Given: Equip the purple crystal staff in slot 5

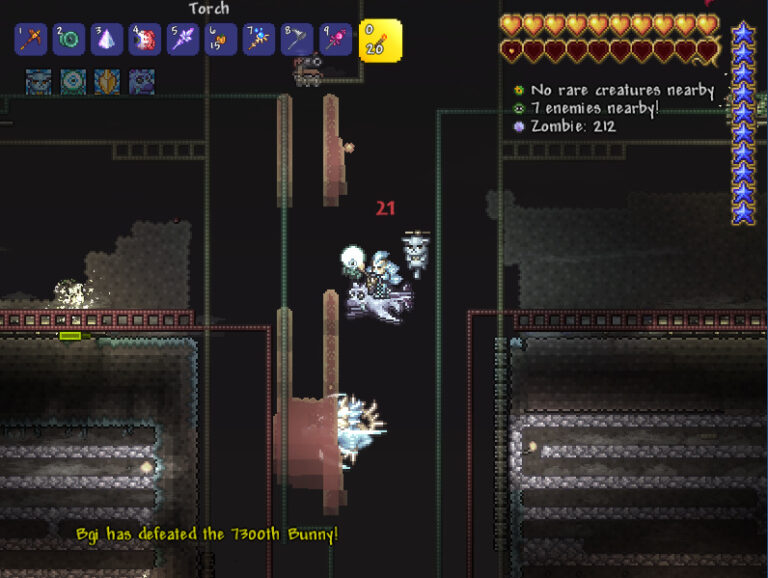Looking at the screenshot, I should [183, 40].
